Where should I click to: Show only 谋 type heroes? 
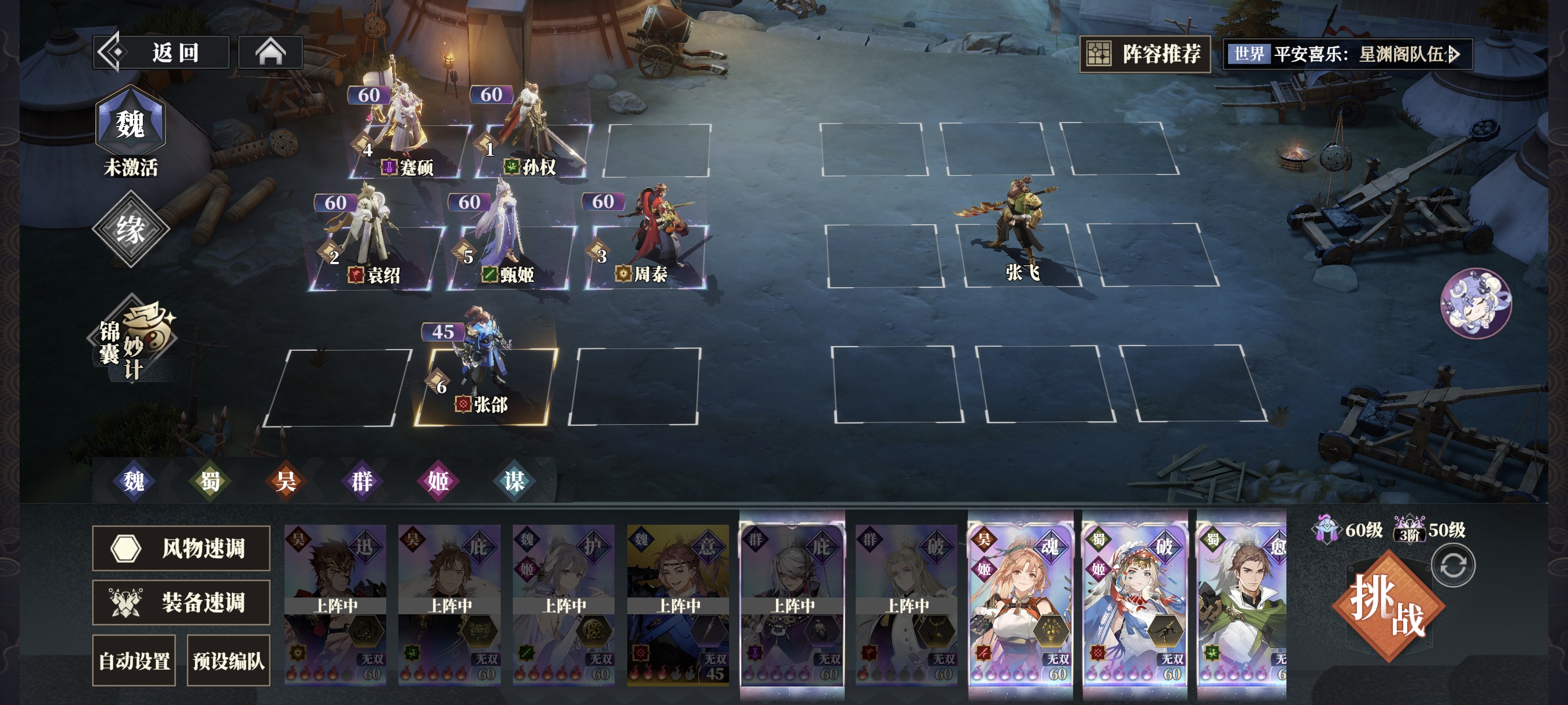click(x=514, y=481)
